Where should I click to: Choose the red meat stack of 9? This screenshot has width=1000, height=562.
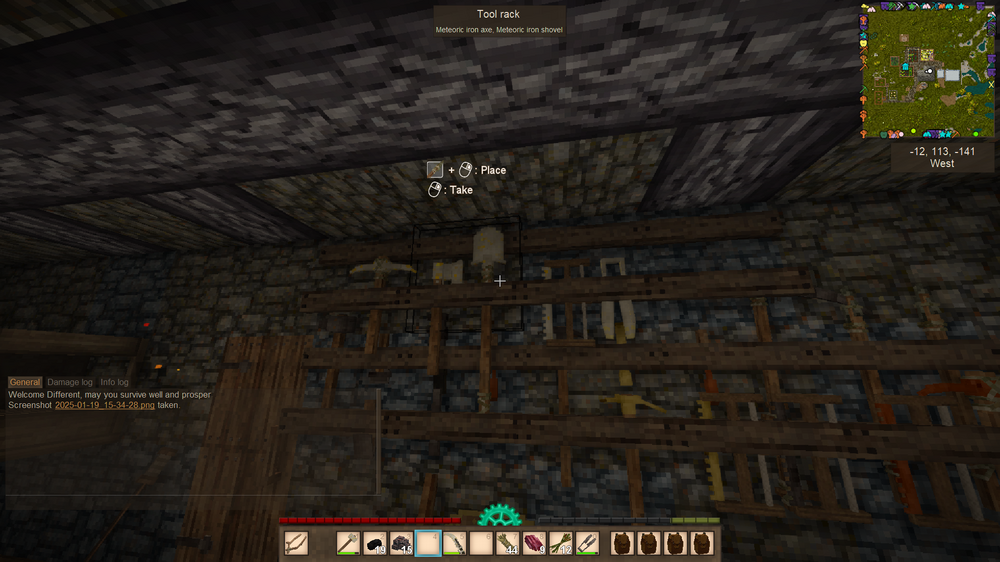click(535, 544)
